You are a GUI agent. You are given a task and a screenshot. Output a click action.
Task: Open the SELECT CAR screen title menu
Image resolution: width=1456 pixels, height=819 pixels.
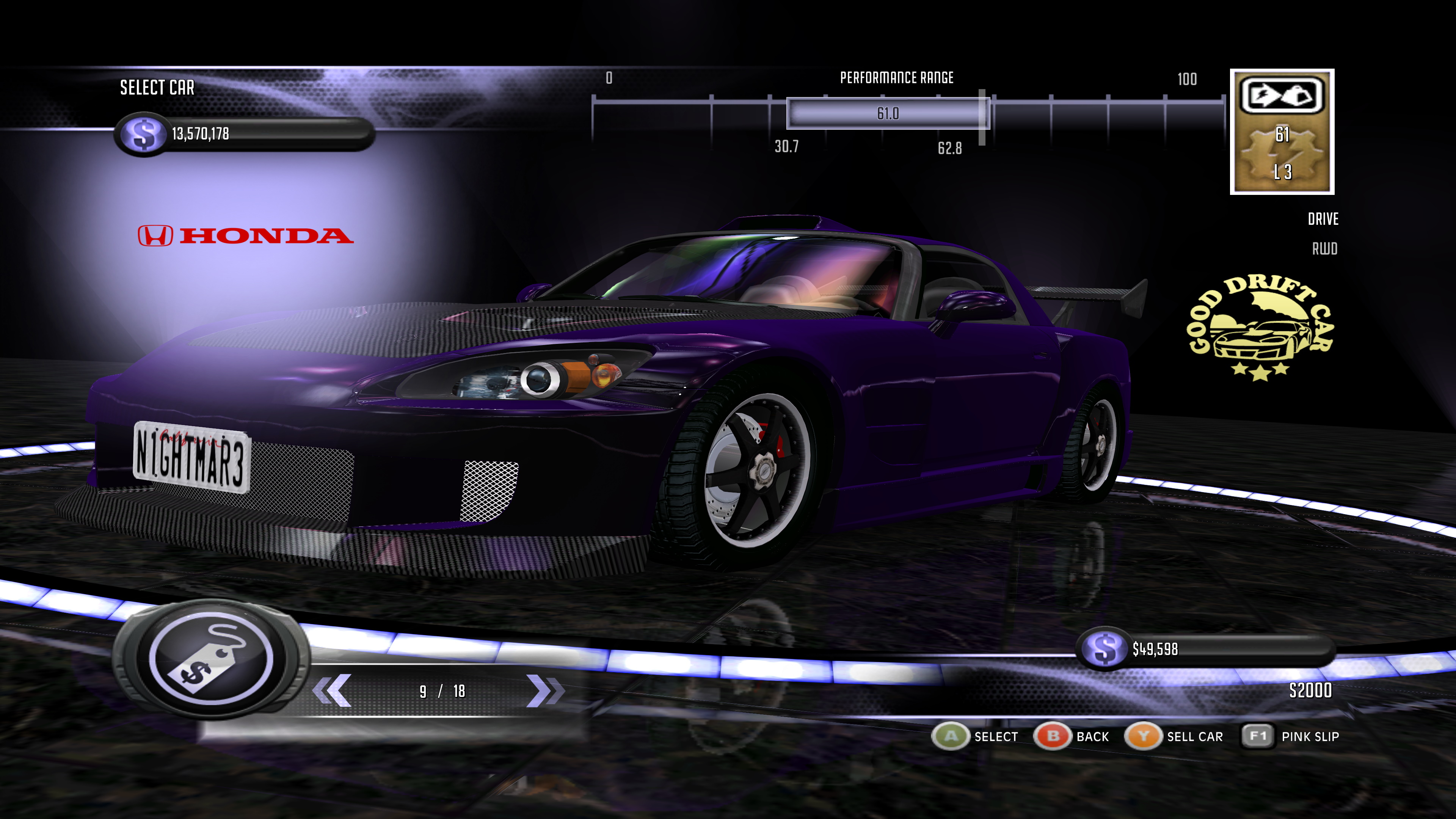pos(157,88)
